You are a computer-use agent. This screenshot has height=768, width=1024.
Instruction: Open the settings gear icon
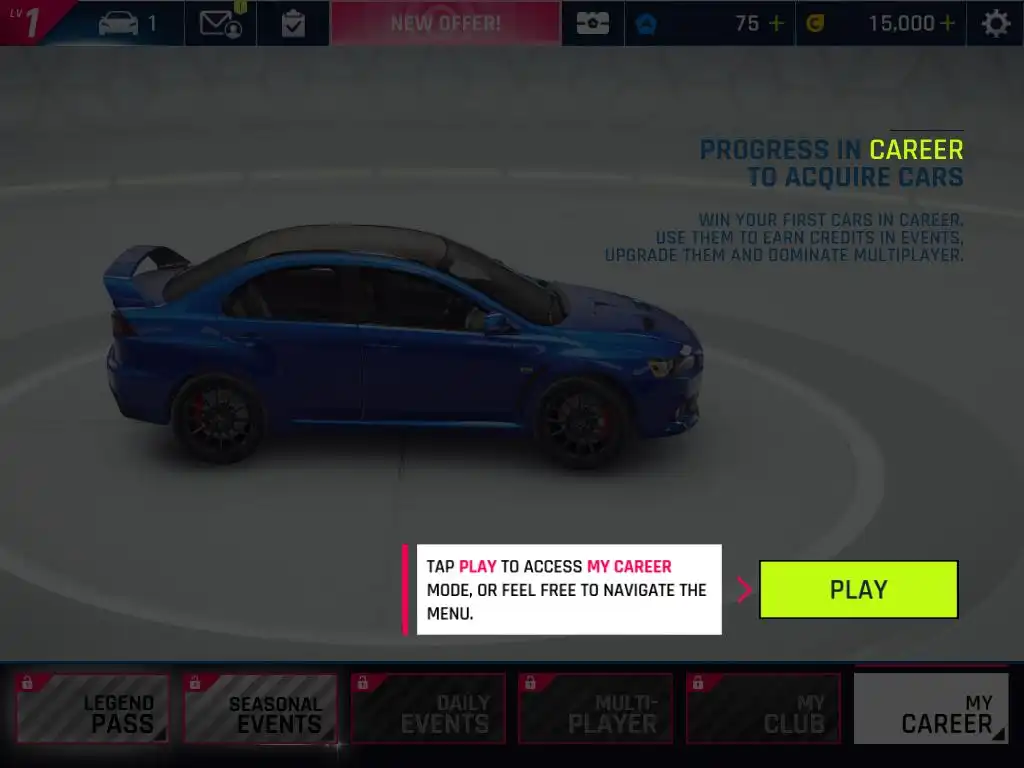pos(995,23)
